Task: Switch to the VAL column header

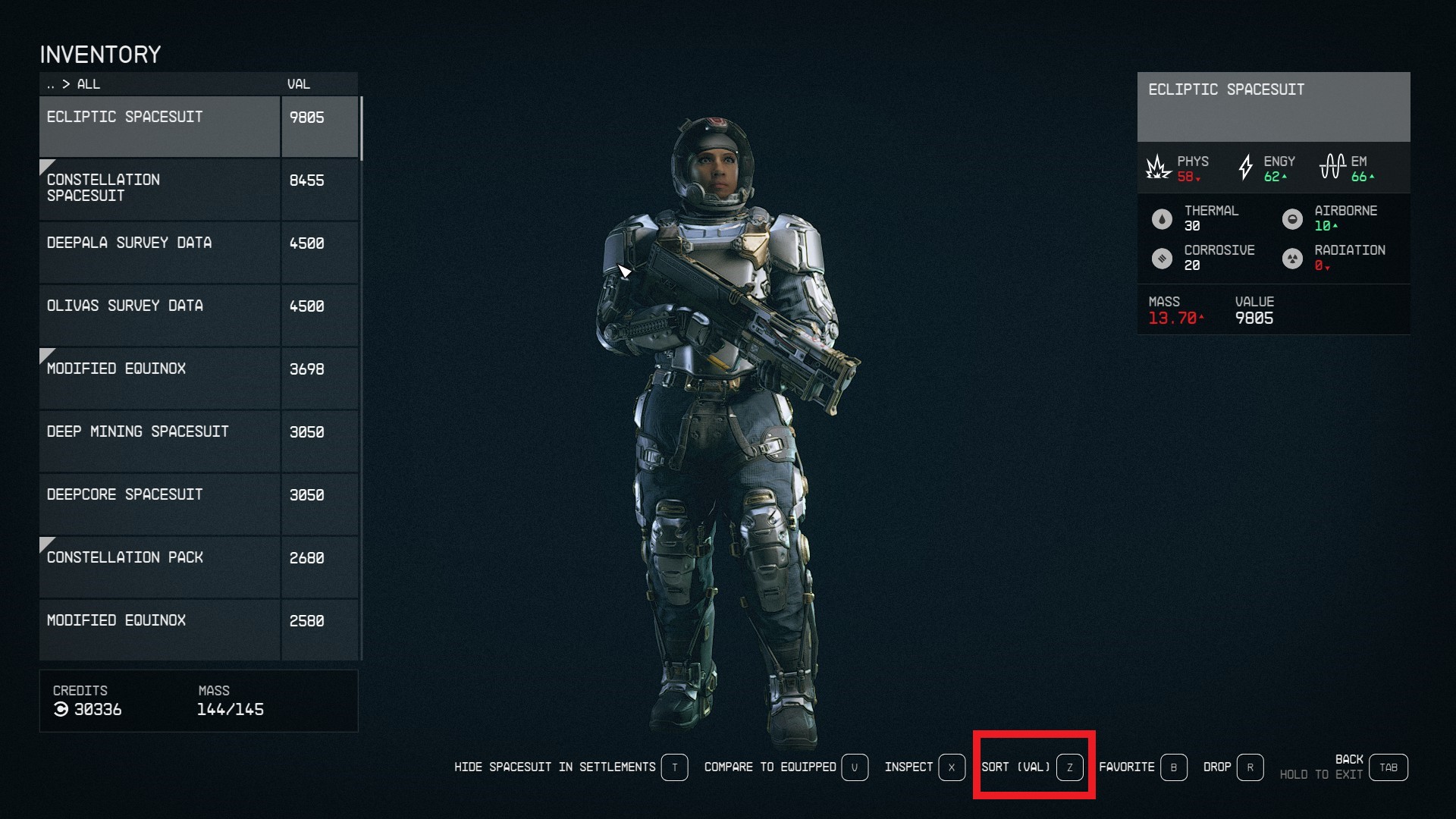Action: coord(298,84)
